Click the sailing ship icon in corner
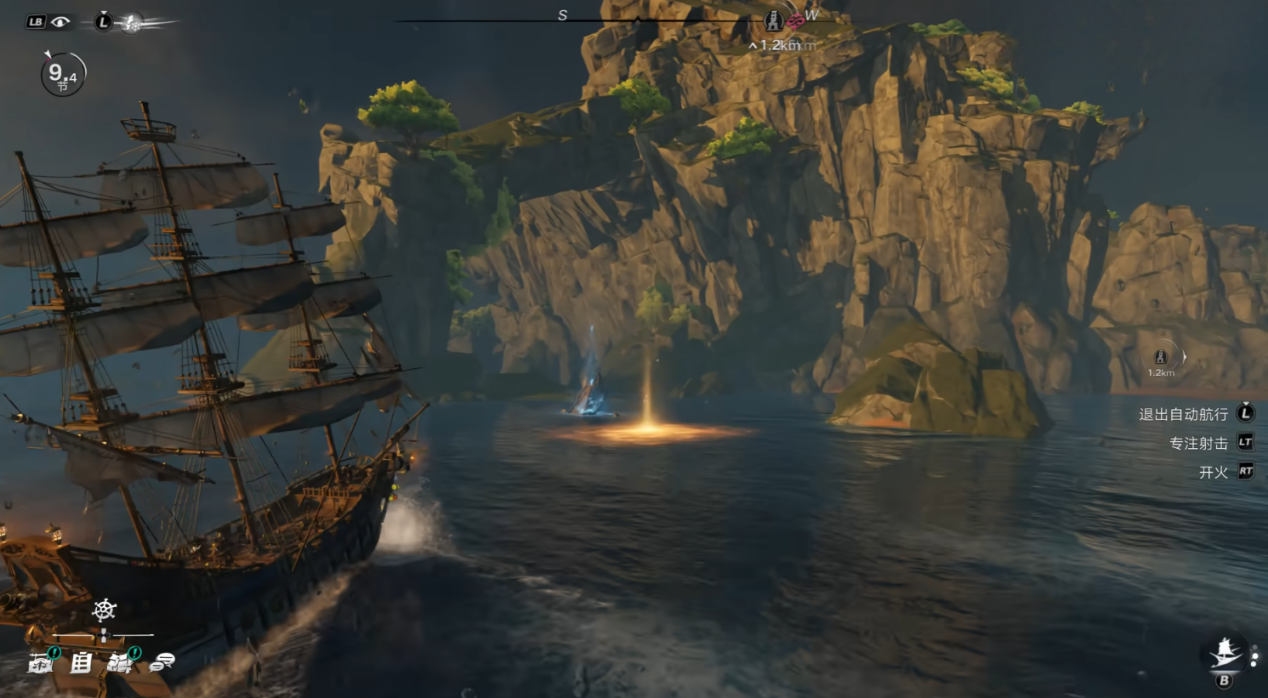This screenshot has height=698, width=1268. (x=1224, y=654)
